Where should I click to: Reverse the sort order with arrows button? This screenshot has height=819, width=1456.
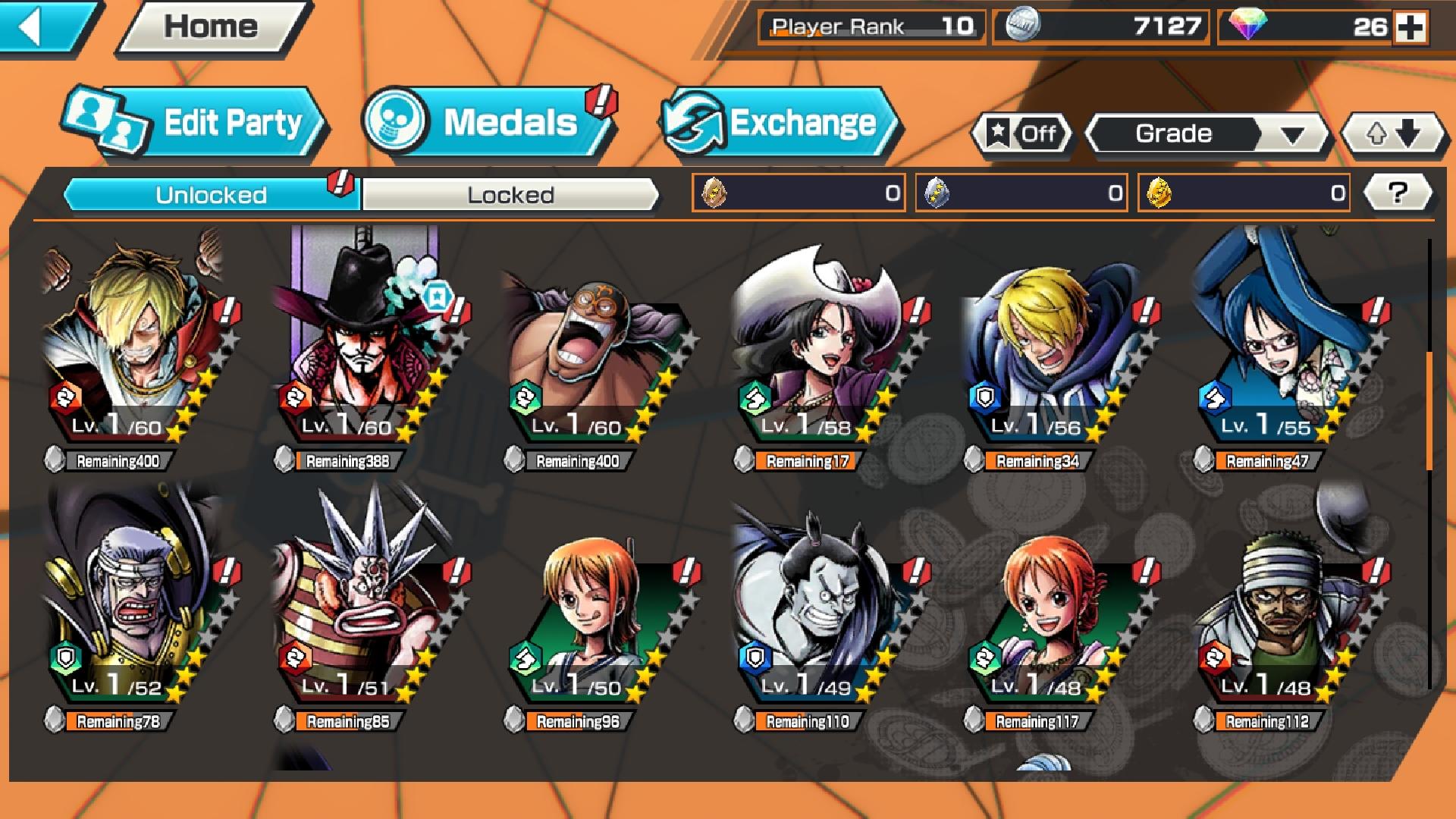tap(1392, 134)
